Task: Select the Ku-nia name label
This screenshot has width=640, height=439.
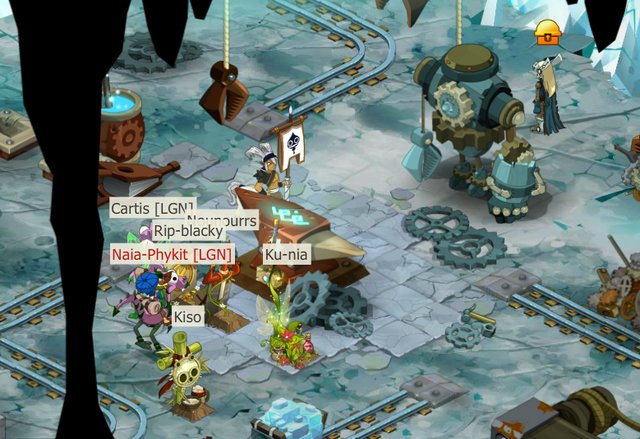Action: (x=286, y=255)
